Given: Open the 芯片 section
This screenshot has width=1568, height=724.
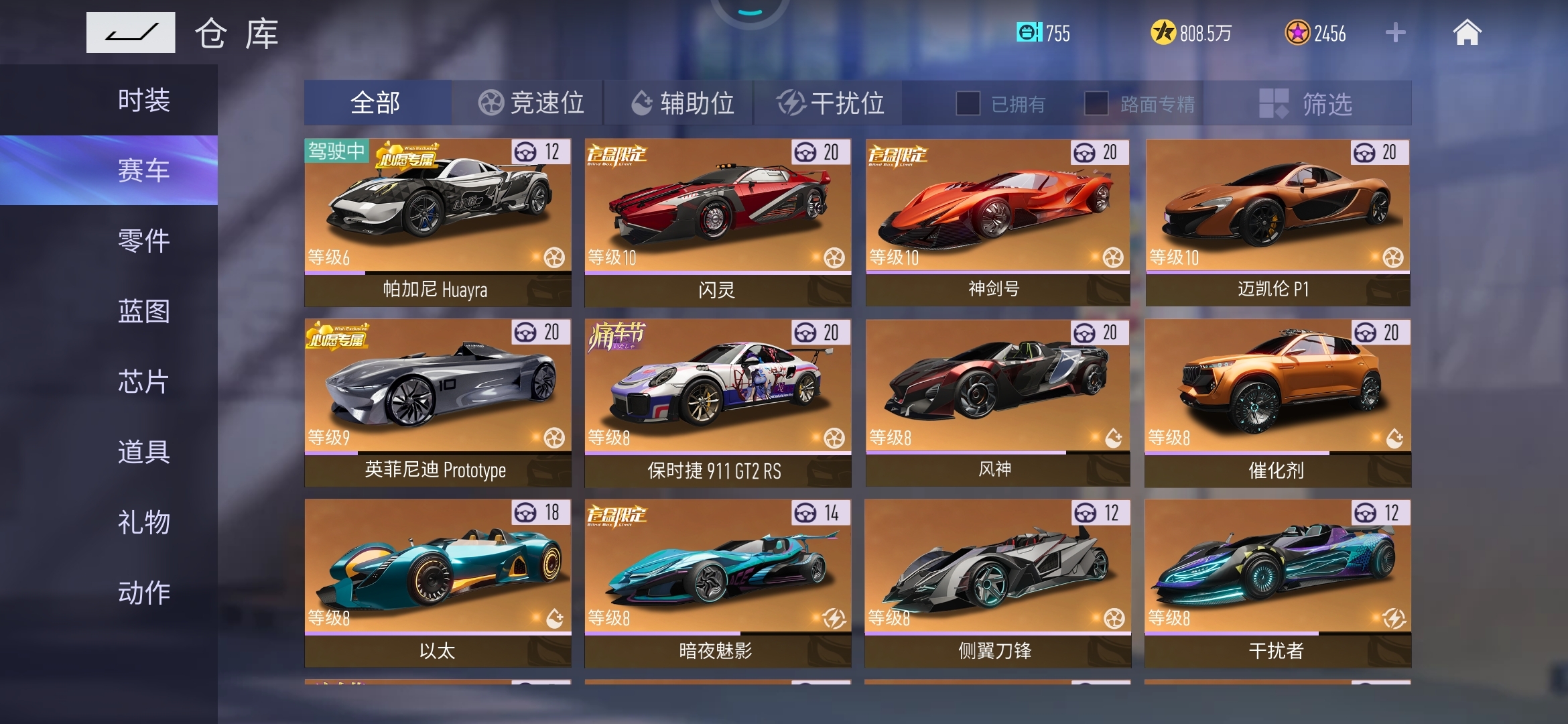Looking at the screenshot, I should pyautogui.click(x=143, y=381).
